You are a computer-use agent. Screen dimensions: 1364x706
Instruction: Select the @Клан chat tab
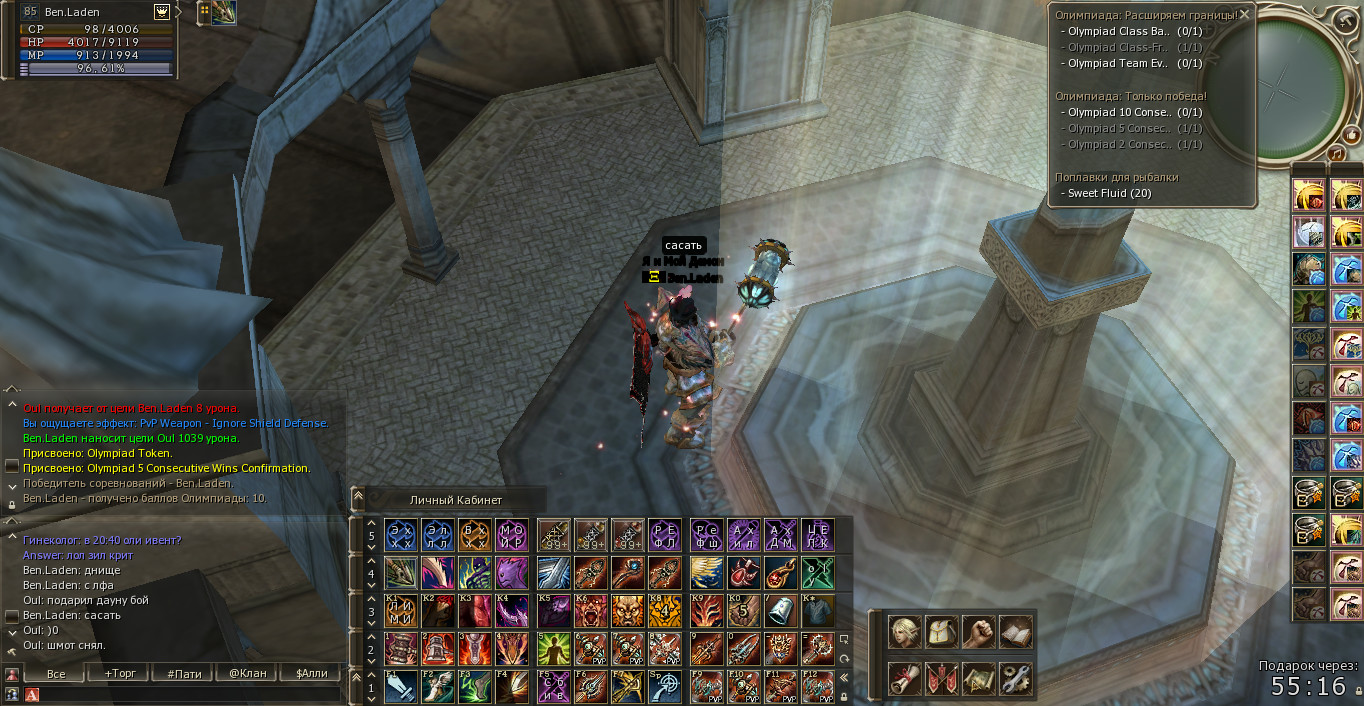[247, 673]
